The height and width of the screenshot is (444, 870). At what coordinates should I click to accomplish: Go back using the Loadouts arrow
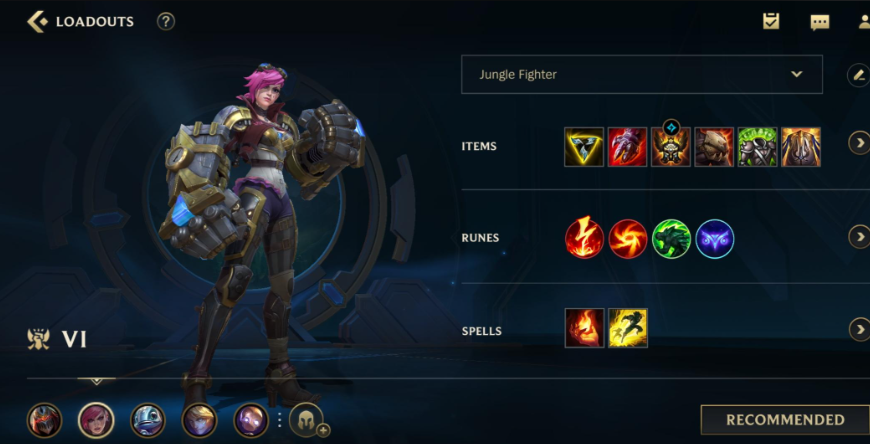coord(37,21)
